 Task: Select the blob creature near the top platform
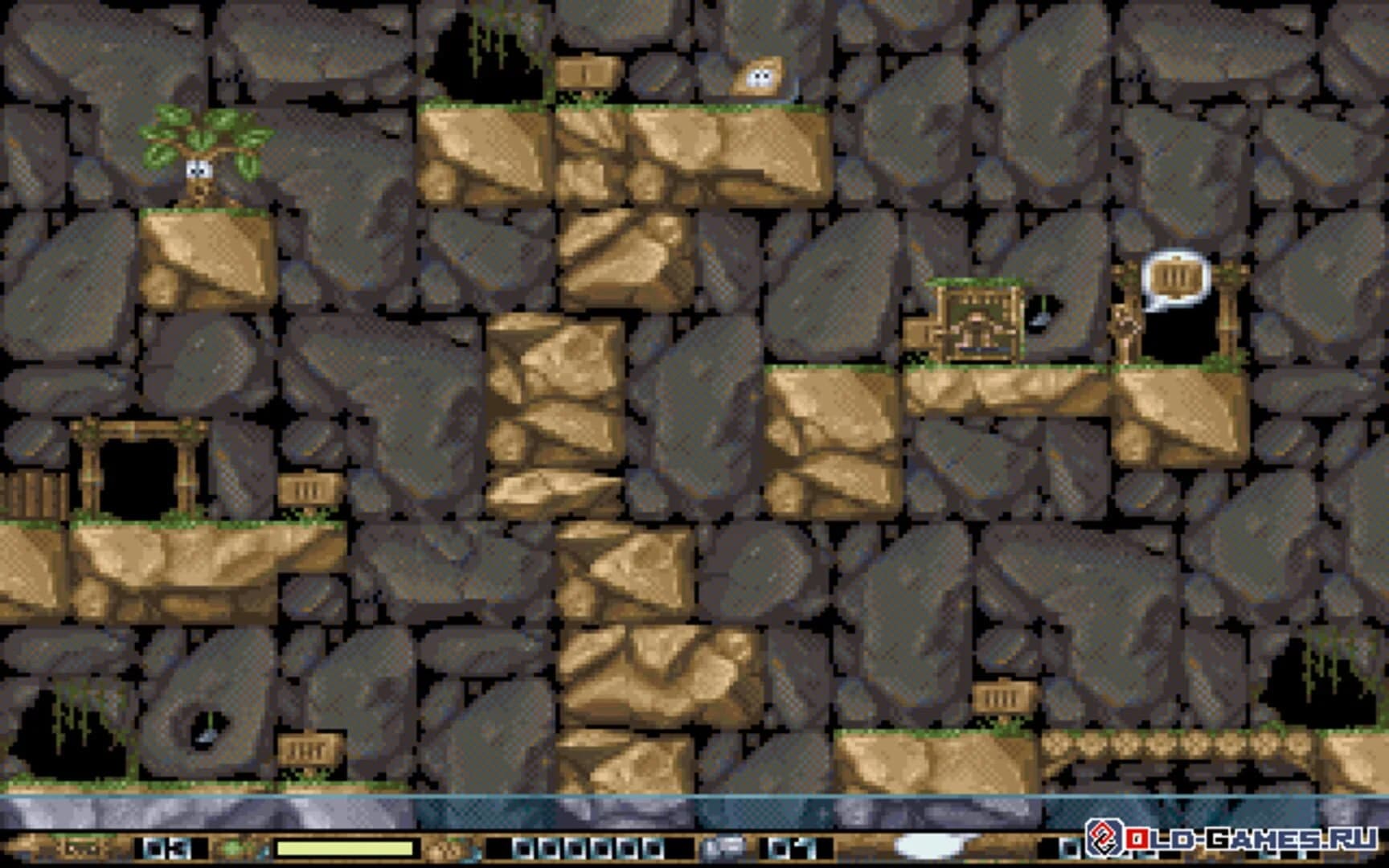pos(762,76)
